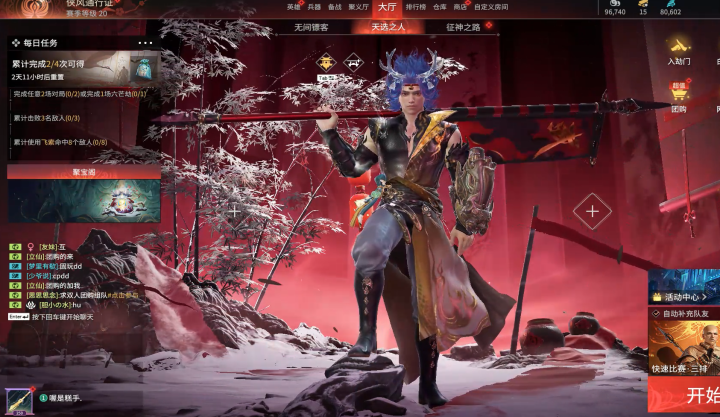Image resolution: width=720 pixels, height=417 pixels.
Task: Open the 兵器 weapons menu
Action: tap(313, 7)
